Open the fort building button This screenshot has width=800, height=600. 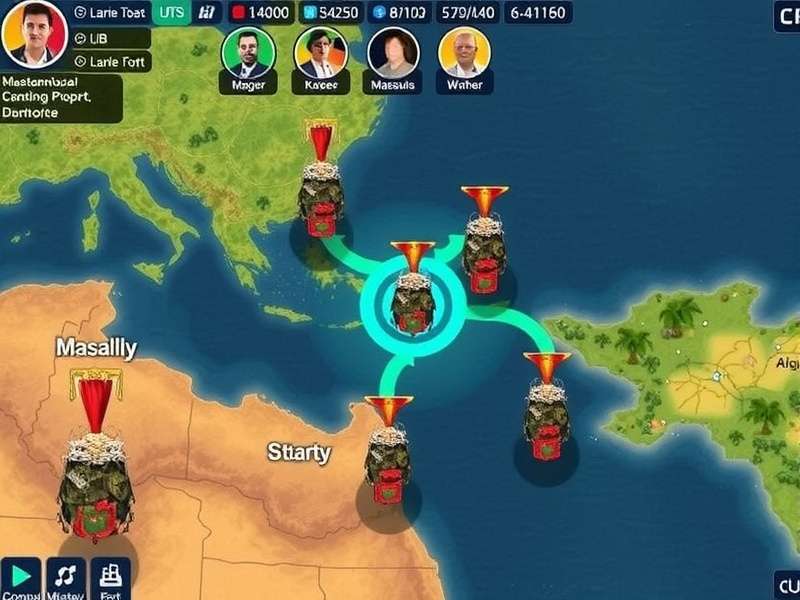[x=110, y=577]
